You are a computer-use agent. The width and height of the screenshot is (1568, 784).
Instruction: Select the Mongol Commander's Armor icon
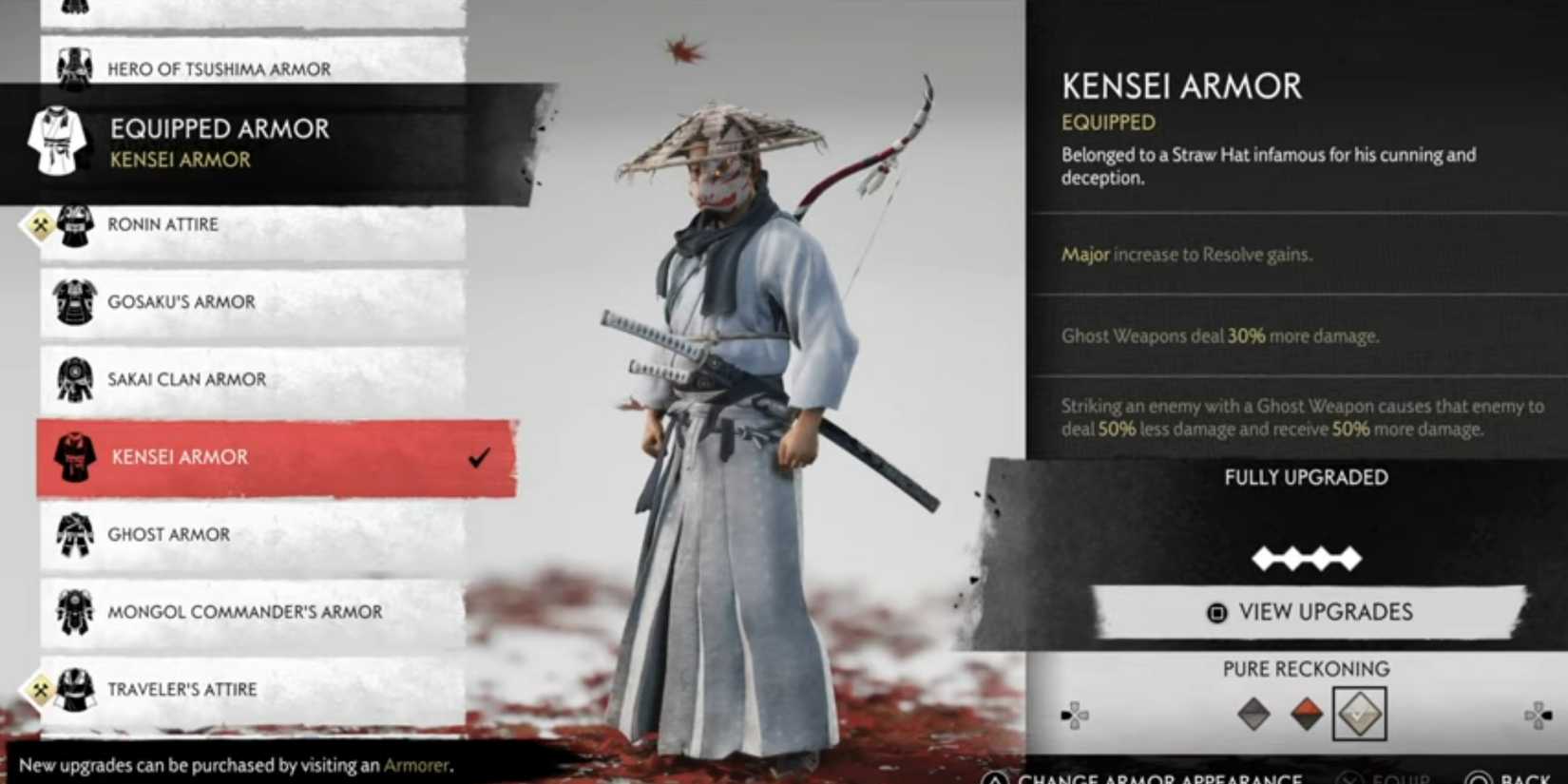point(74,612)
